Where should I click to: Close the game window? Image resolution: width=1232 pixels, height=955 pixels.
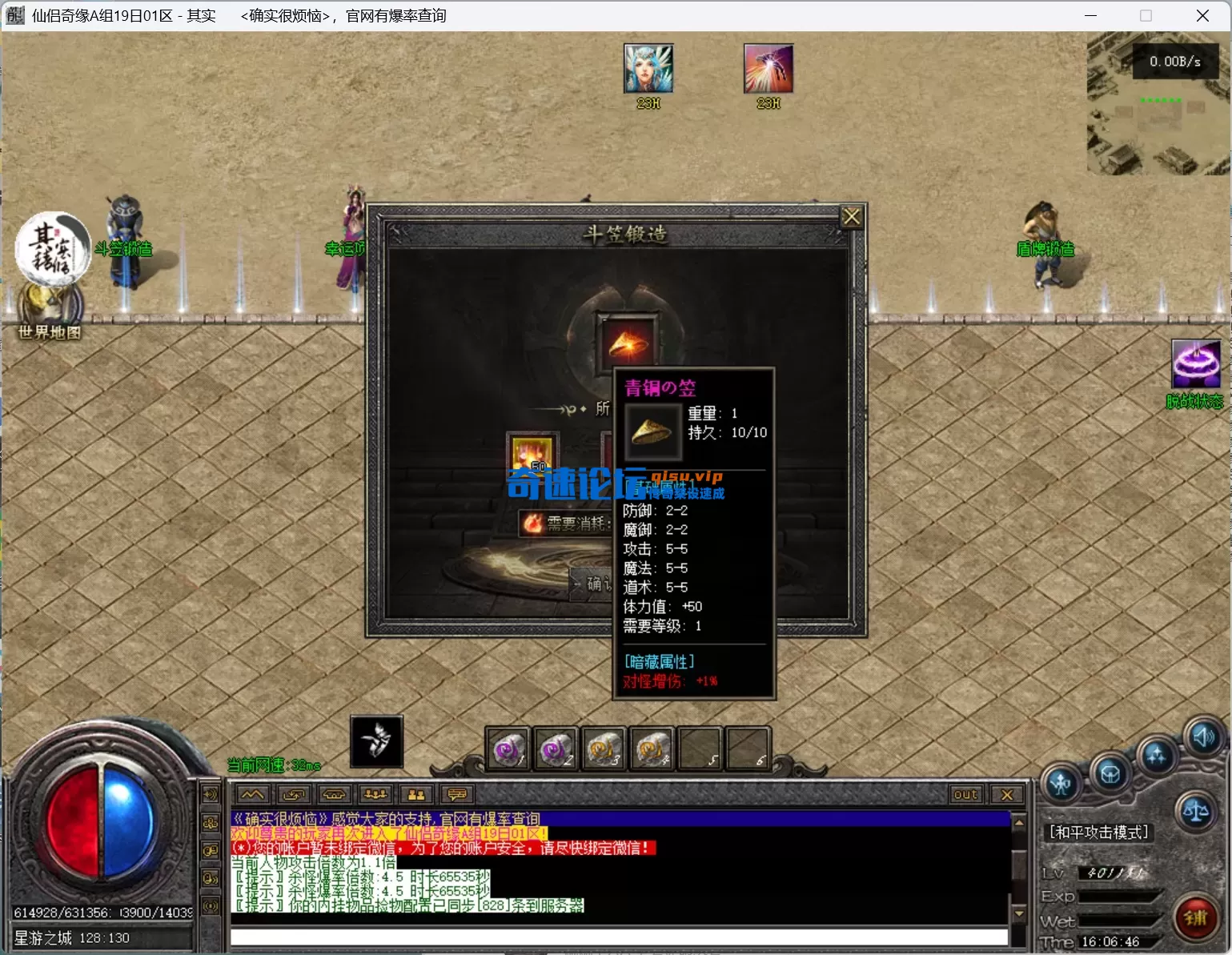tap(1202, 16)
